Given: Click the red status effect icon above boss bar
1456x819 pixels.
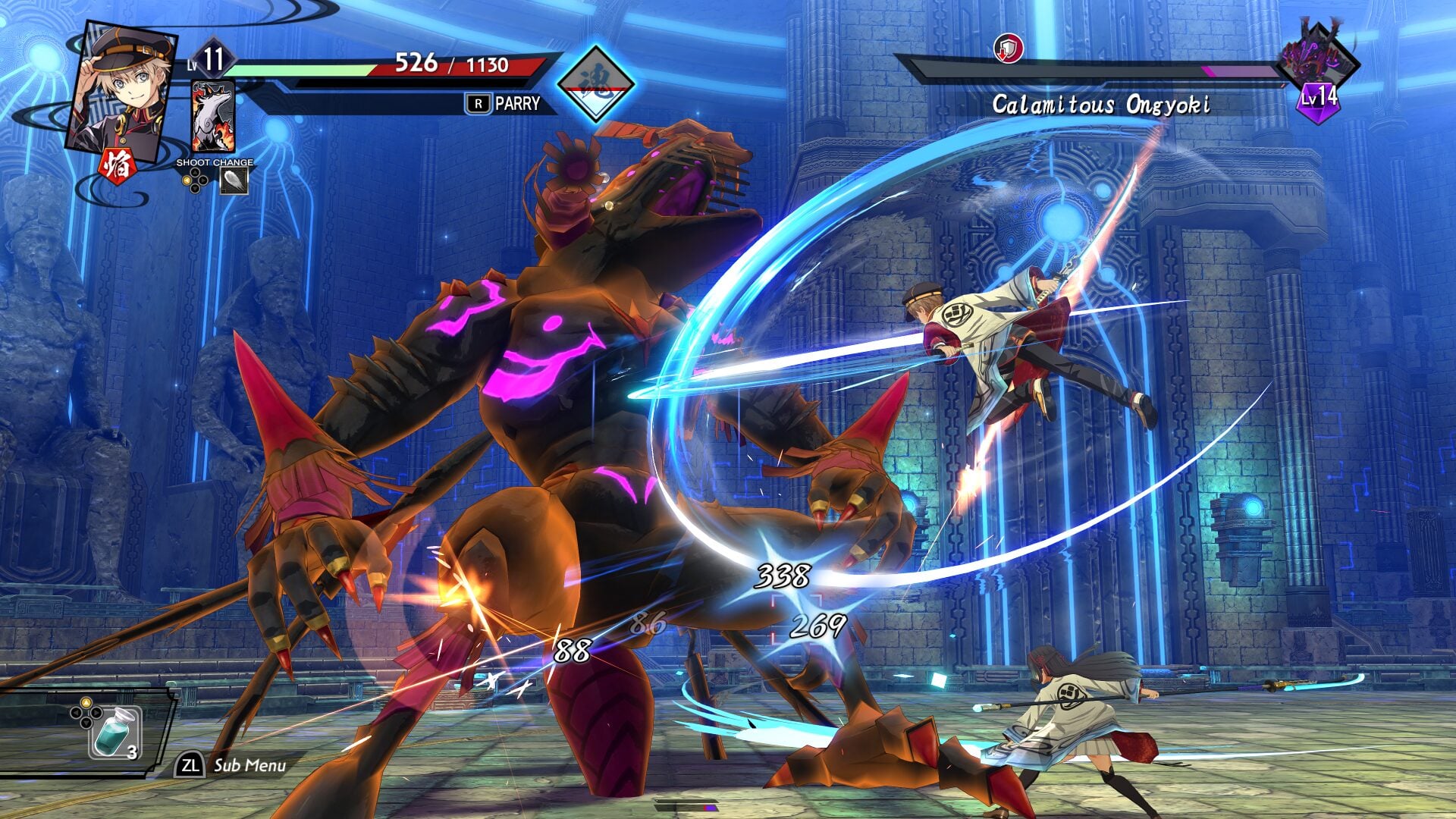Looking at the screenshot, I should pos(1009,49).
